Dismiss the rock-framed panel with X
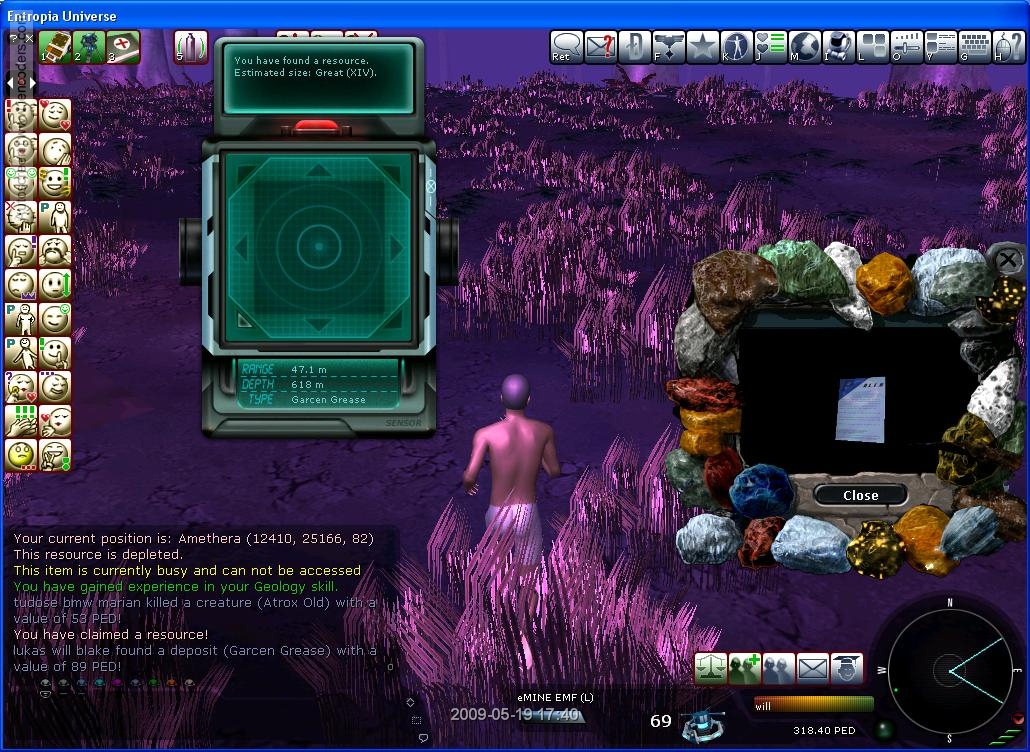 point(1006,260)
